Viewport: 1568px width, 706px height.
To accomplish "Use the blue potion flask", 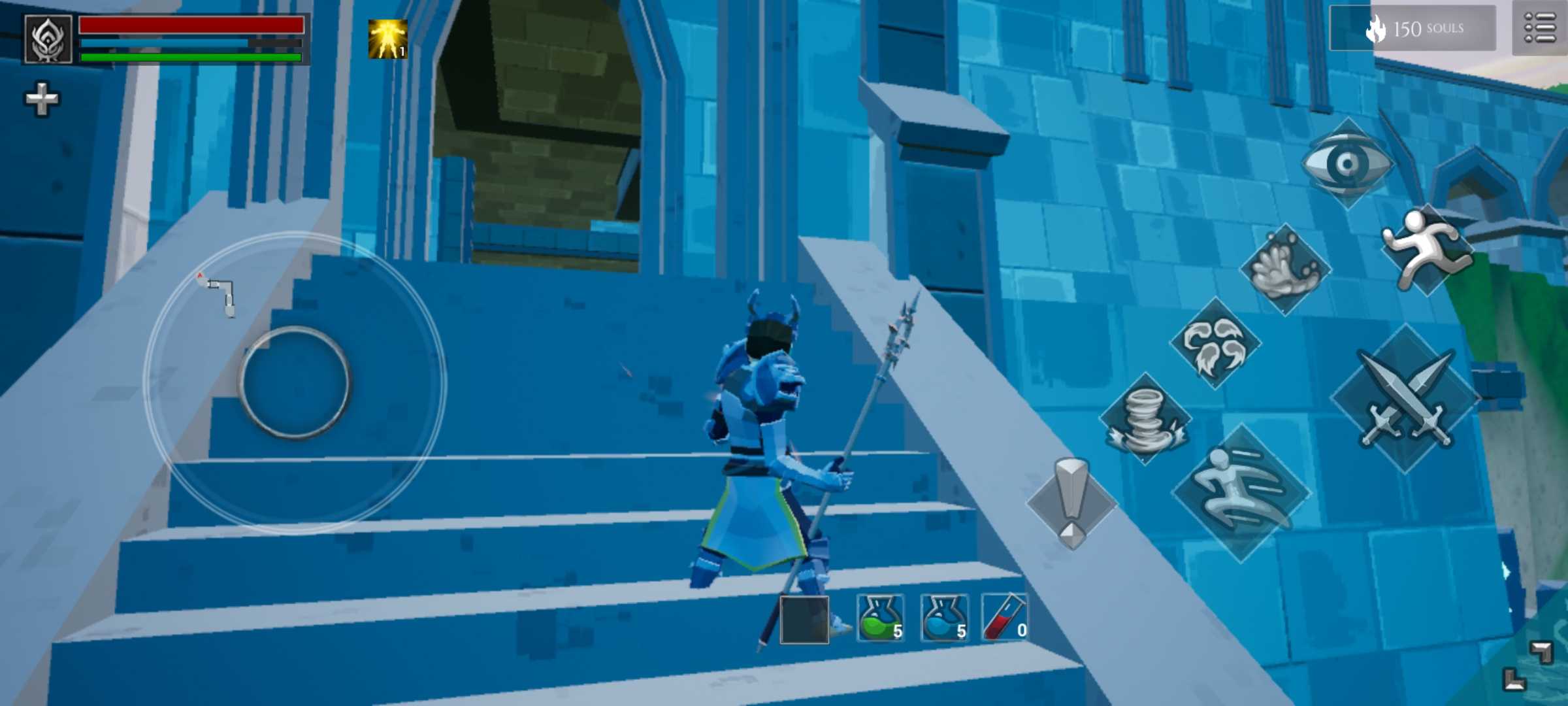I will click(x=944, y=618).
